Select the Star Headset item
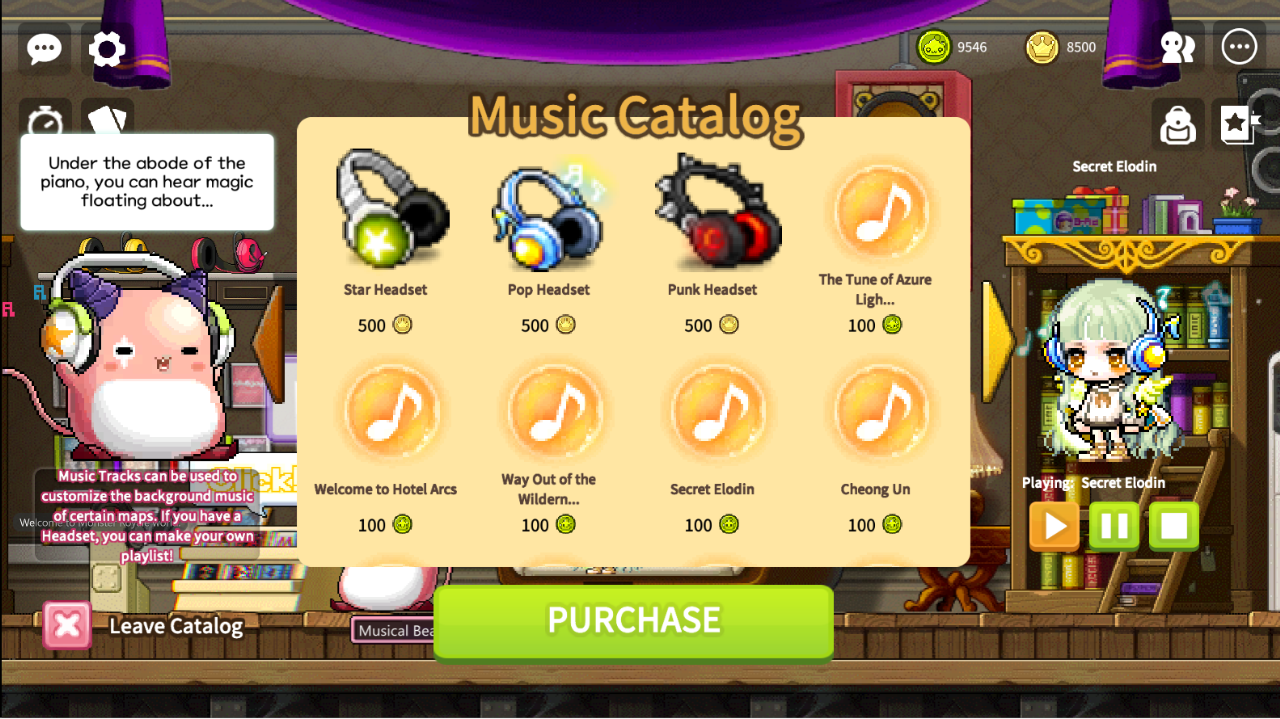Screen dimensions: 1280x719 (386, 212)
